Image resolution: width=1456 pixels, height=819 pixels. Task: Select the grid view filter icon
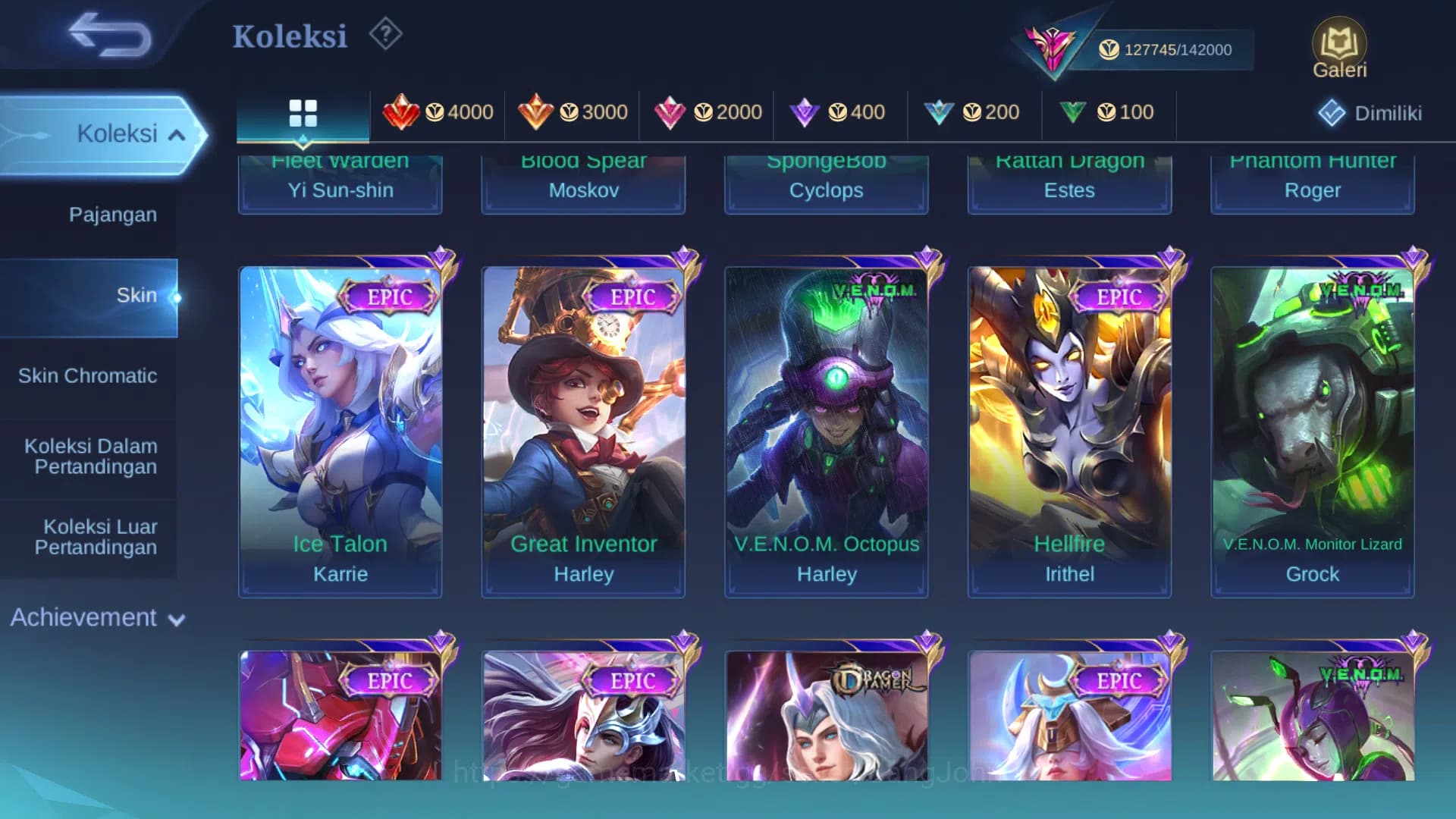[x=303, y=112]
